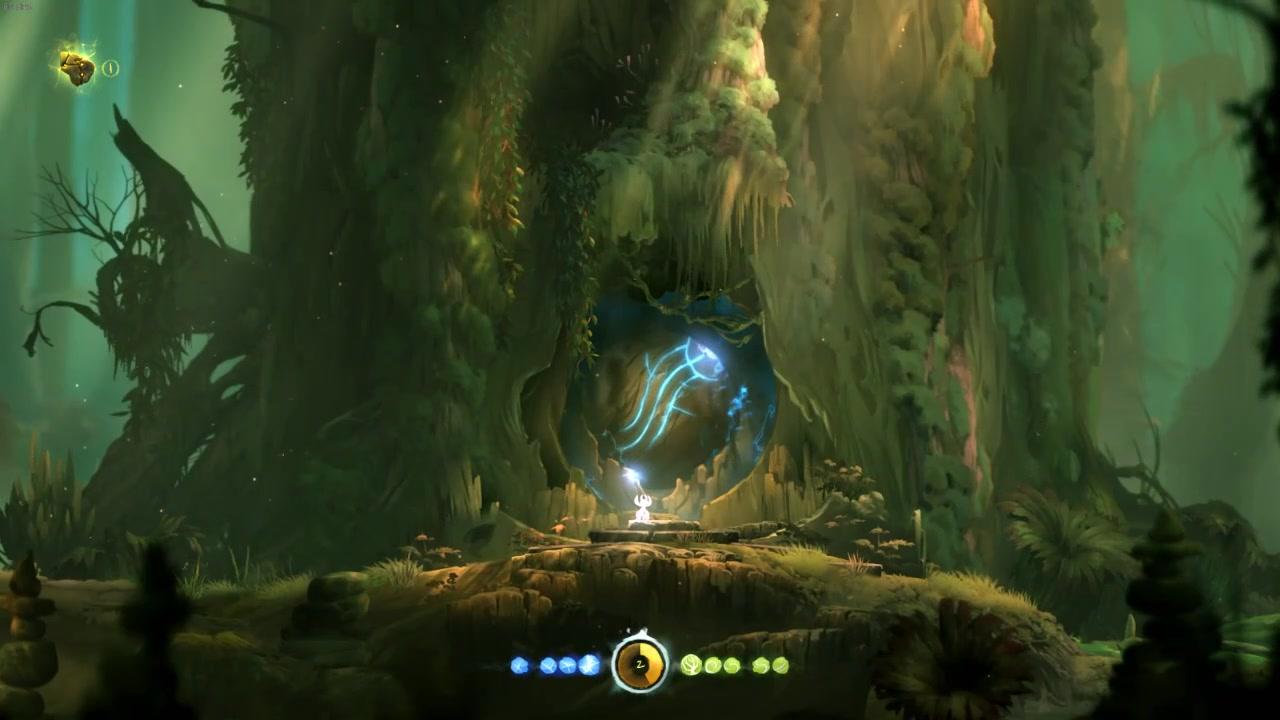This screenshot has height=720, width=1280.
Task: Click the Gorlek Ore icon
Action: point(77,67)
